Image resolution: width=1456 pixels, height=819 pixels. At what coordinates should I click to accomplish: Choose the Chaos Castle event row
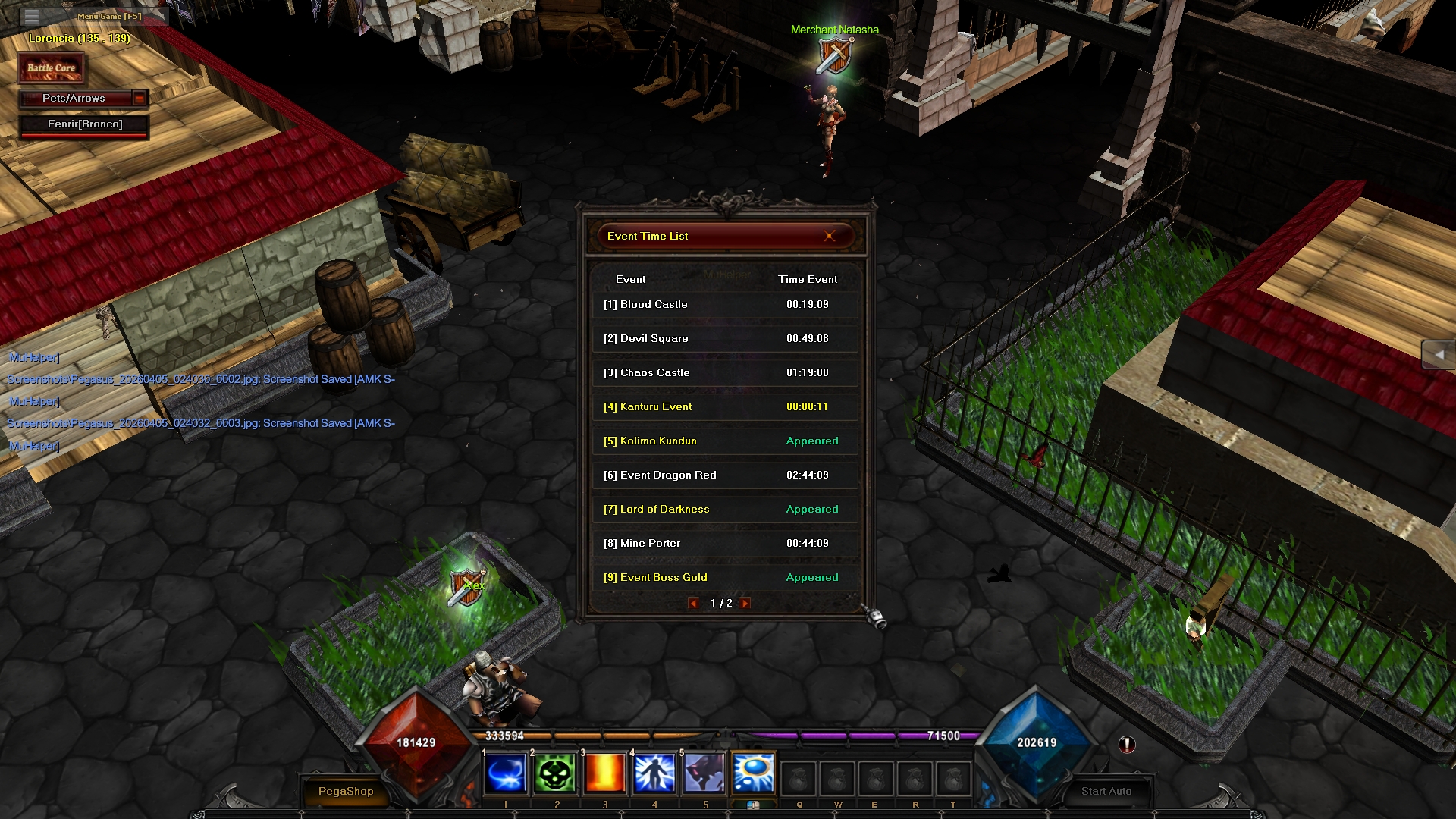point(724,373)
